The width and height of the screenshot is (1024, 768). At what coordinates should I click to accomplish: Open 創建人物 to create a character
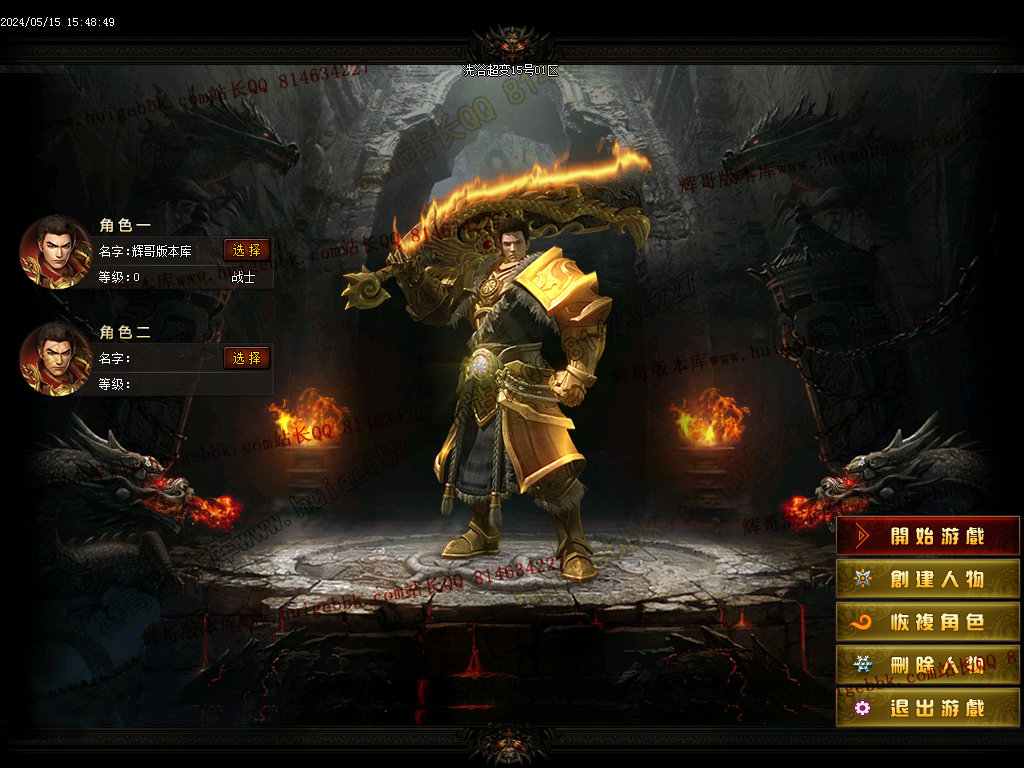(x=928, y=579)
